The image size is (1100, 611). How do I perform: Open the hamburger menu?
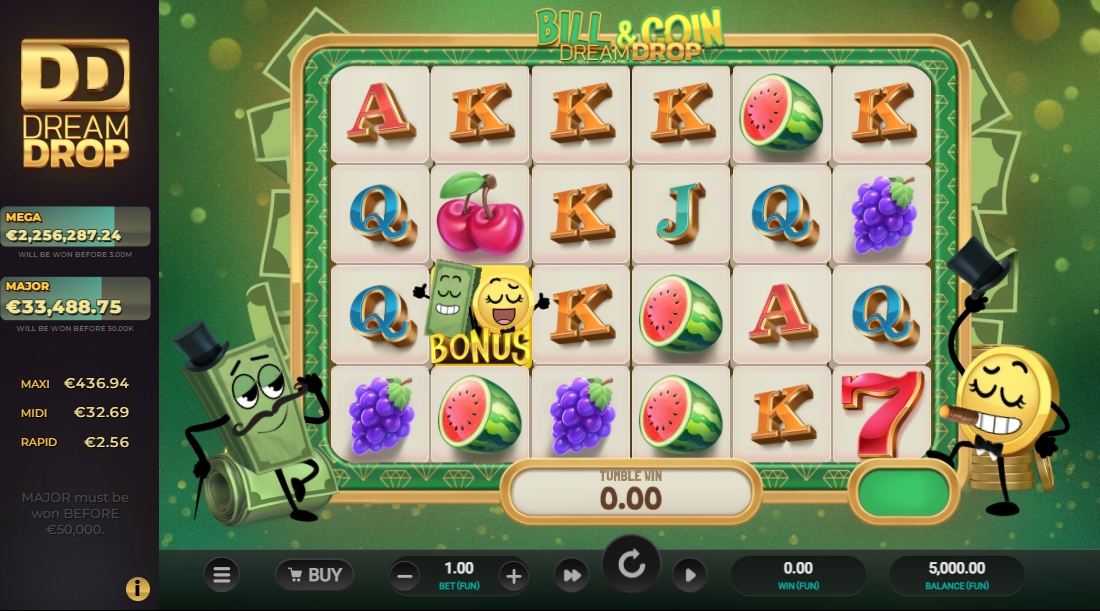pos(222,574)
